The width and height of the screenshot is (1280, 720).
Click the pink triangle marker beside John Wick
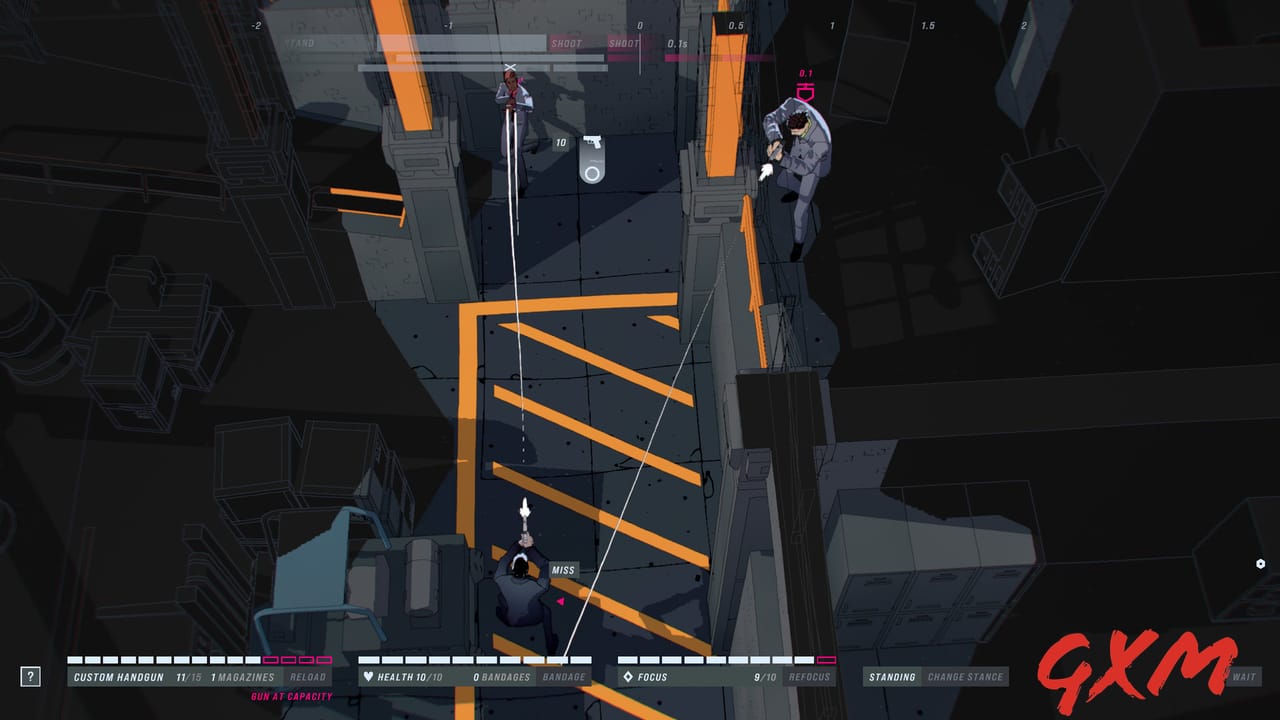563,601
